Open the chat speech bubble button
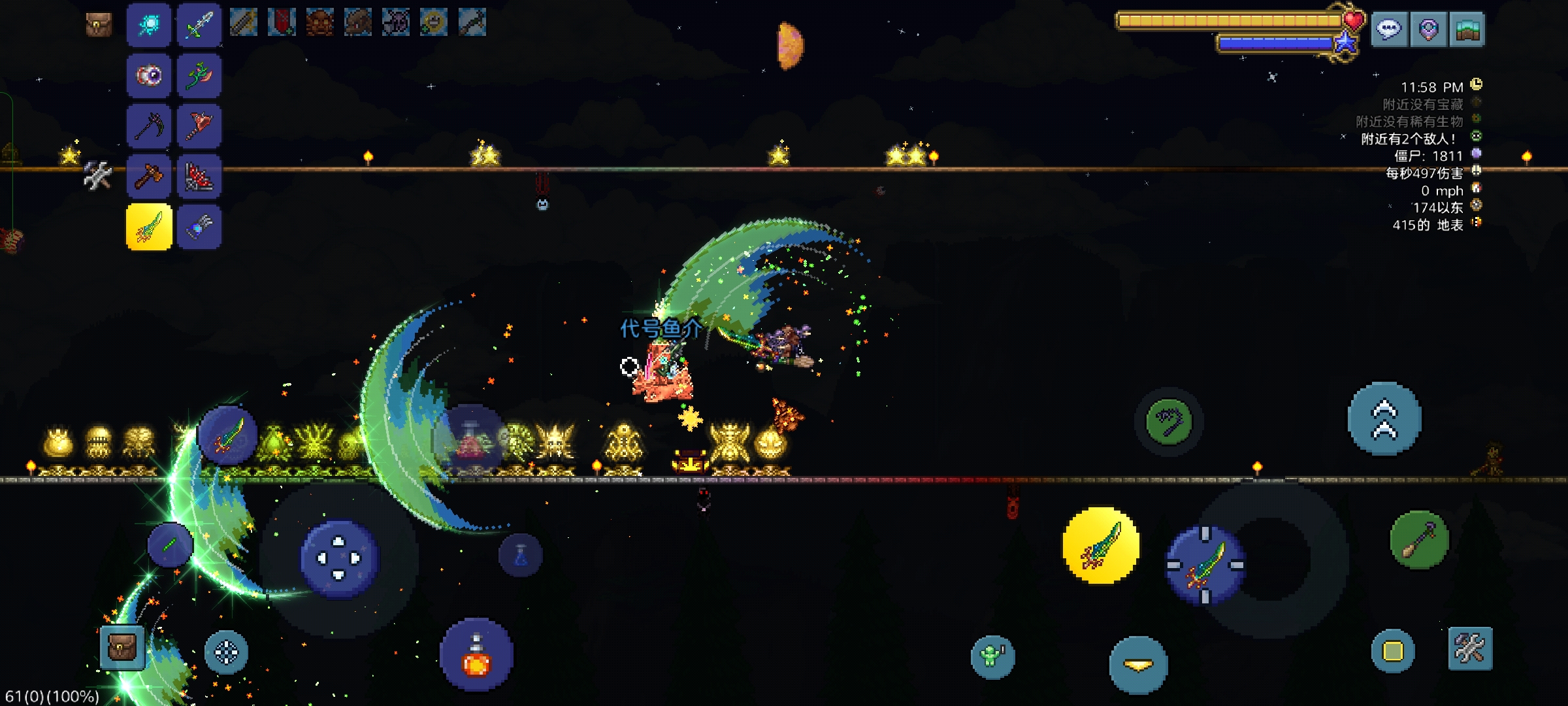This screenshot has height=706, width=1568. [x=1389, y=29]
